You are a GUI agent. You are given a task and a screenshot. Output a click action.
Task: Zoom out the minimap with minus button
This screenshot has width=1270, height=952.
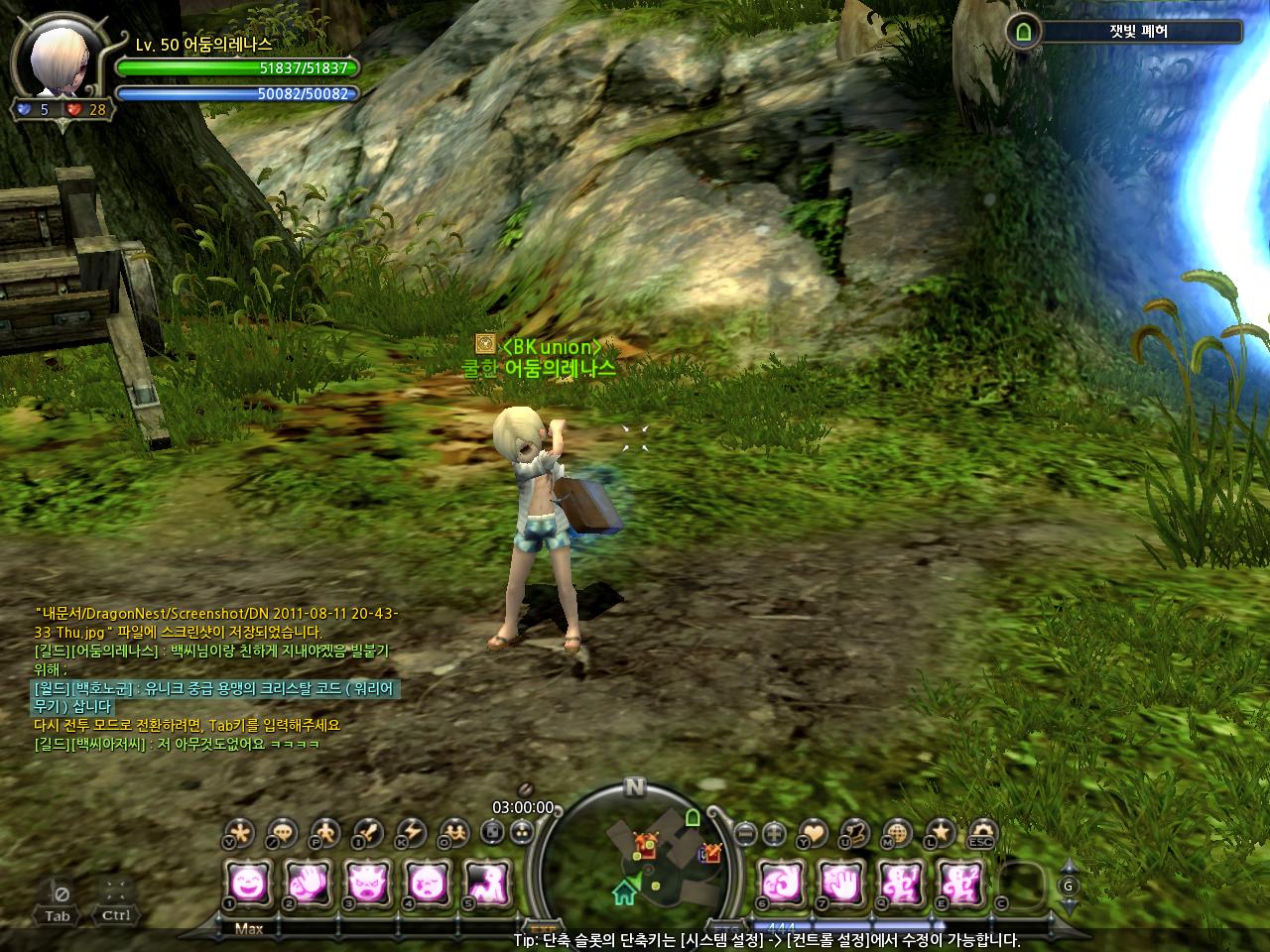pyautogui.click(x=746, y=833)
